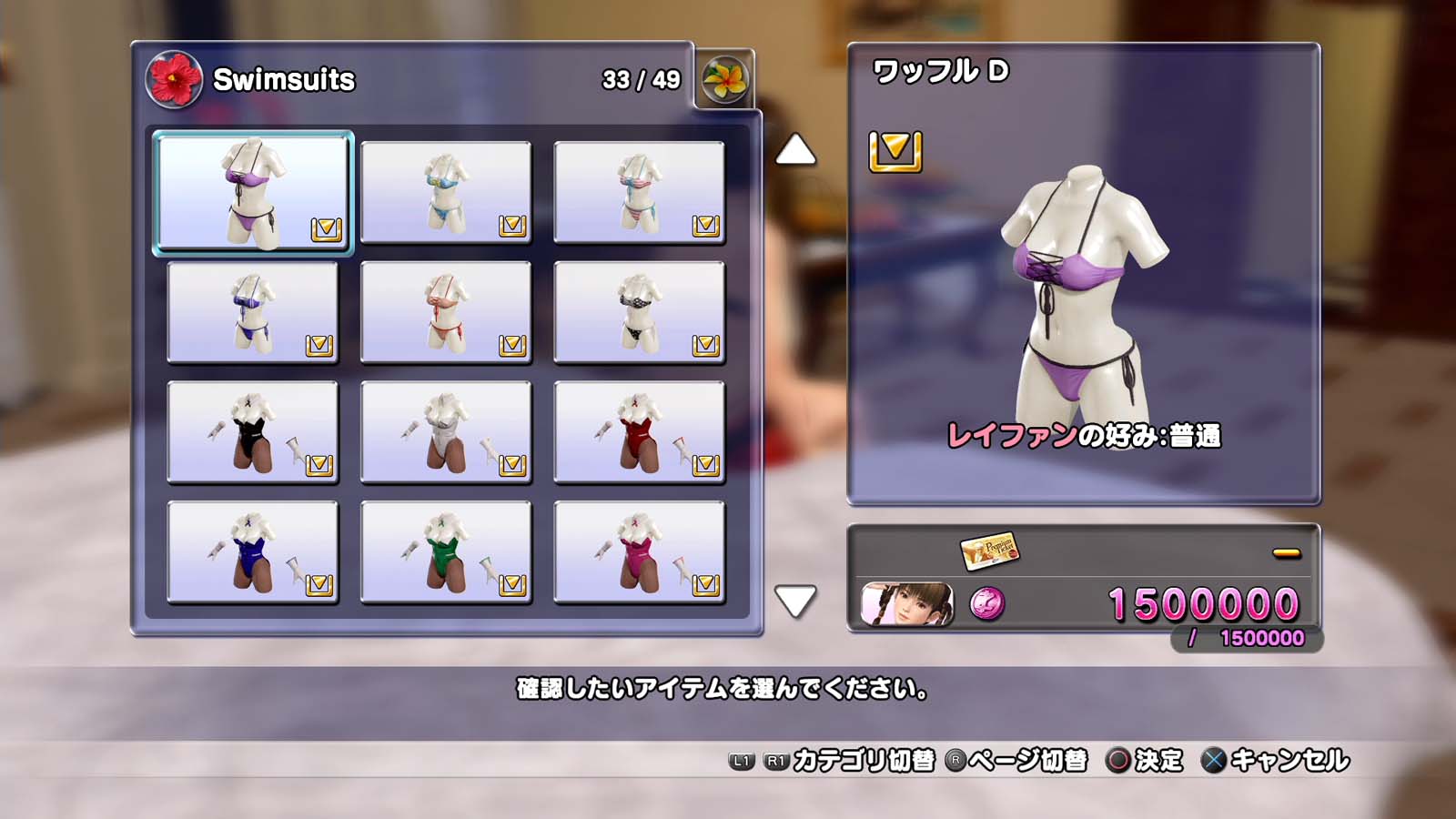Select the dark indigo bikini tile

253,312
